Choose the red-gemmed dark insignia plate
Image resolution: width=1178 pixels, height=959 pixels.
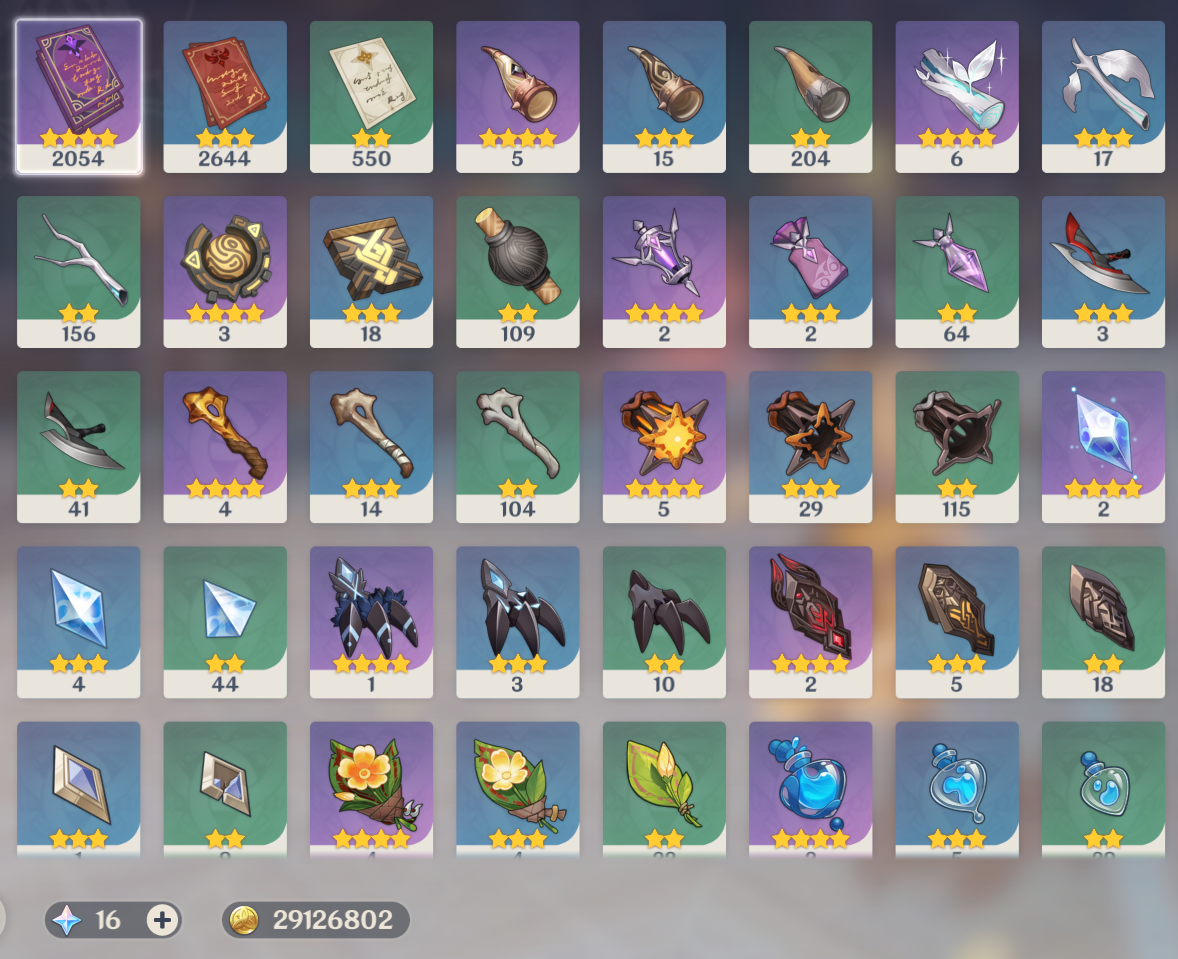[x=810, y=619]
